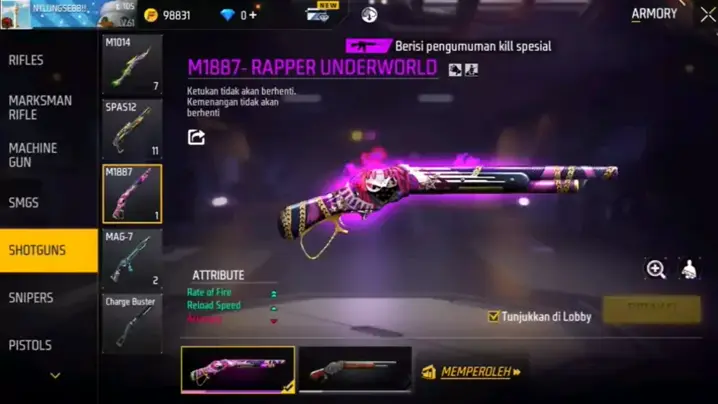This screenshot has width=718, height=404.
Task: Toggle the Tunjukkan di Lobby checkbox
Action: click(494, 316)
